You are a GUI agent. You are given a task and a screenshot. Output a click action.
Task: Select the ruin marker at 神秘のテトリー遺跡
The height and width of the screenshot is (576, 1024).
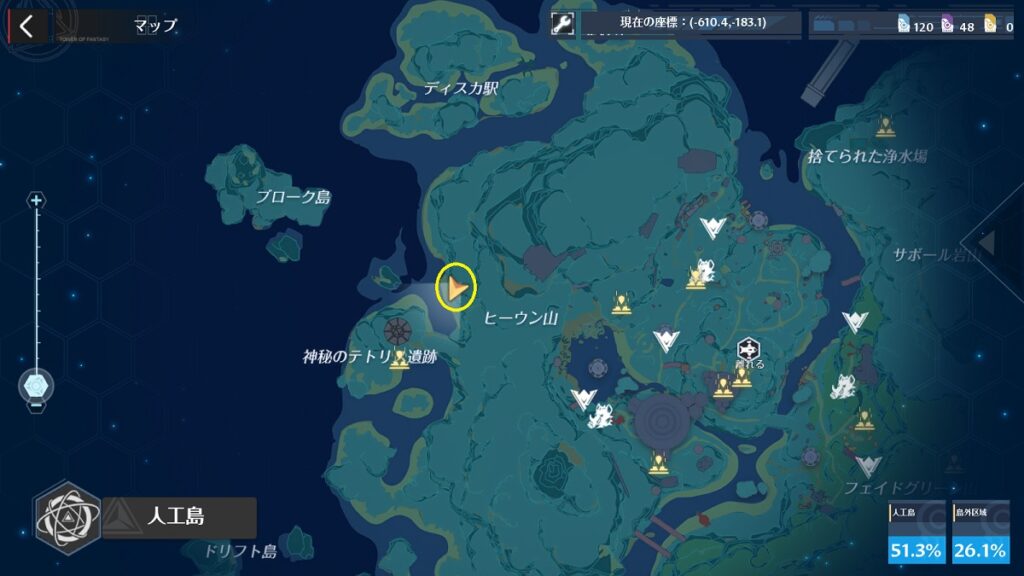400,359
